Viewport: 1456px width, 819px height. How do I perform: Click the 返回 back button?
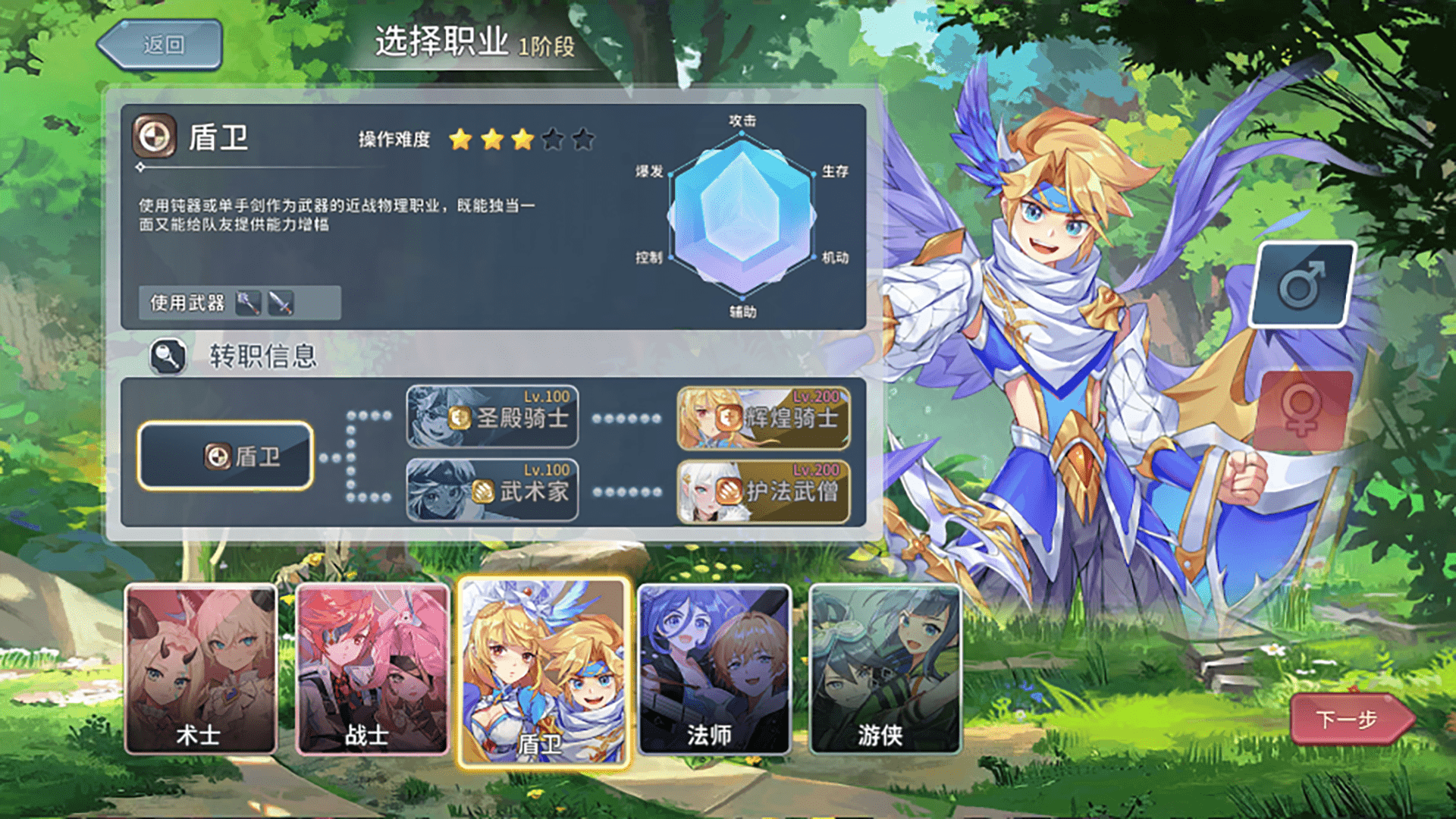[161, 43]
